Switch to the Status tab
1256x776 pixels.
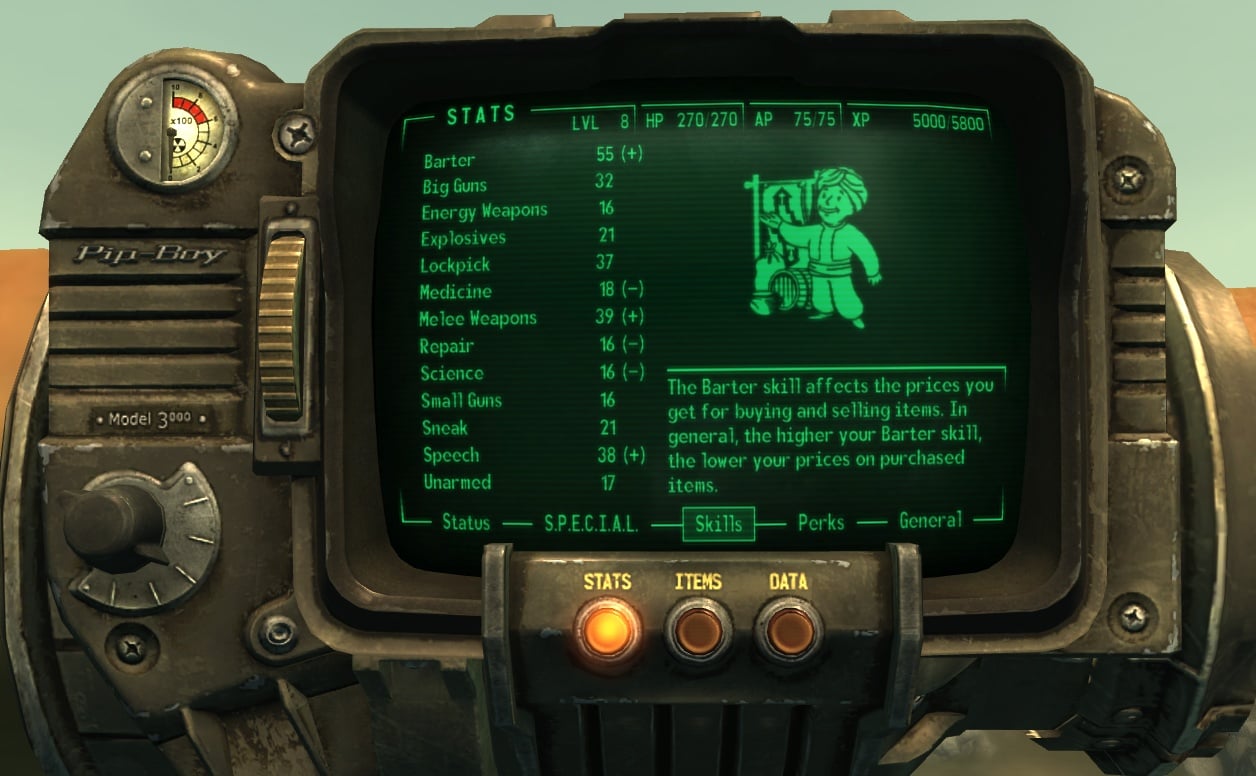[x=466, y=522]
